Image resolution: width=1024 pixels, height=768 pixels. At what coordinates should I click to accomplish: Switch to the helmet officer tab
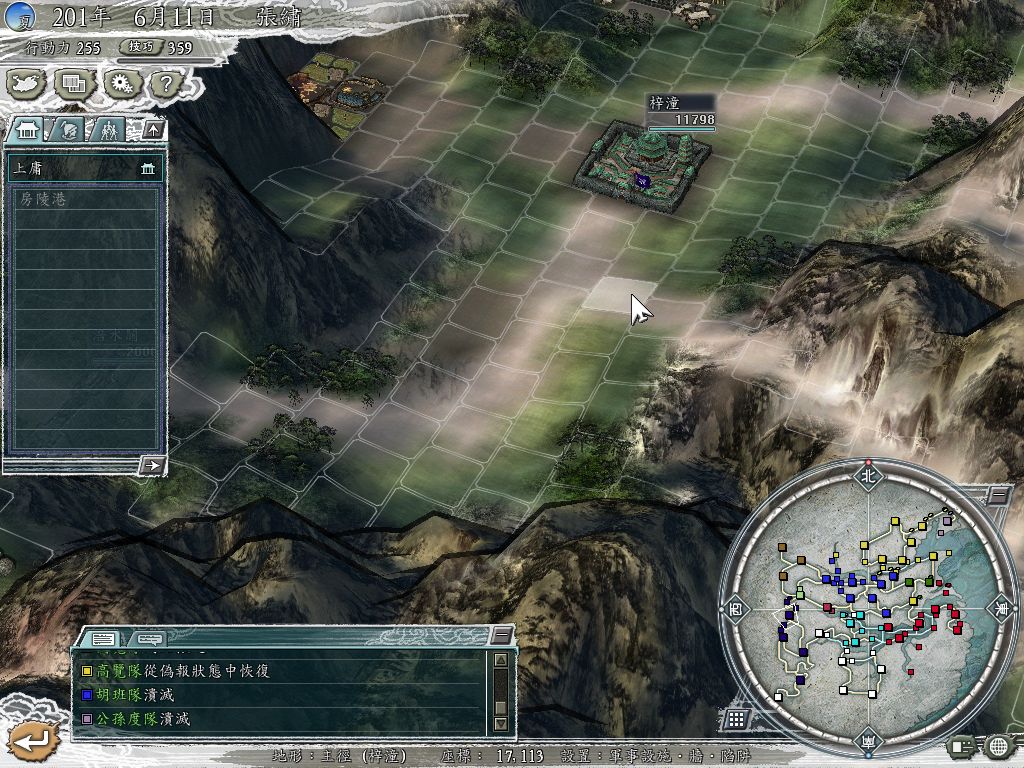tap(67, 129)
